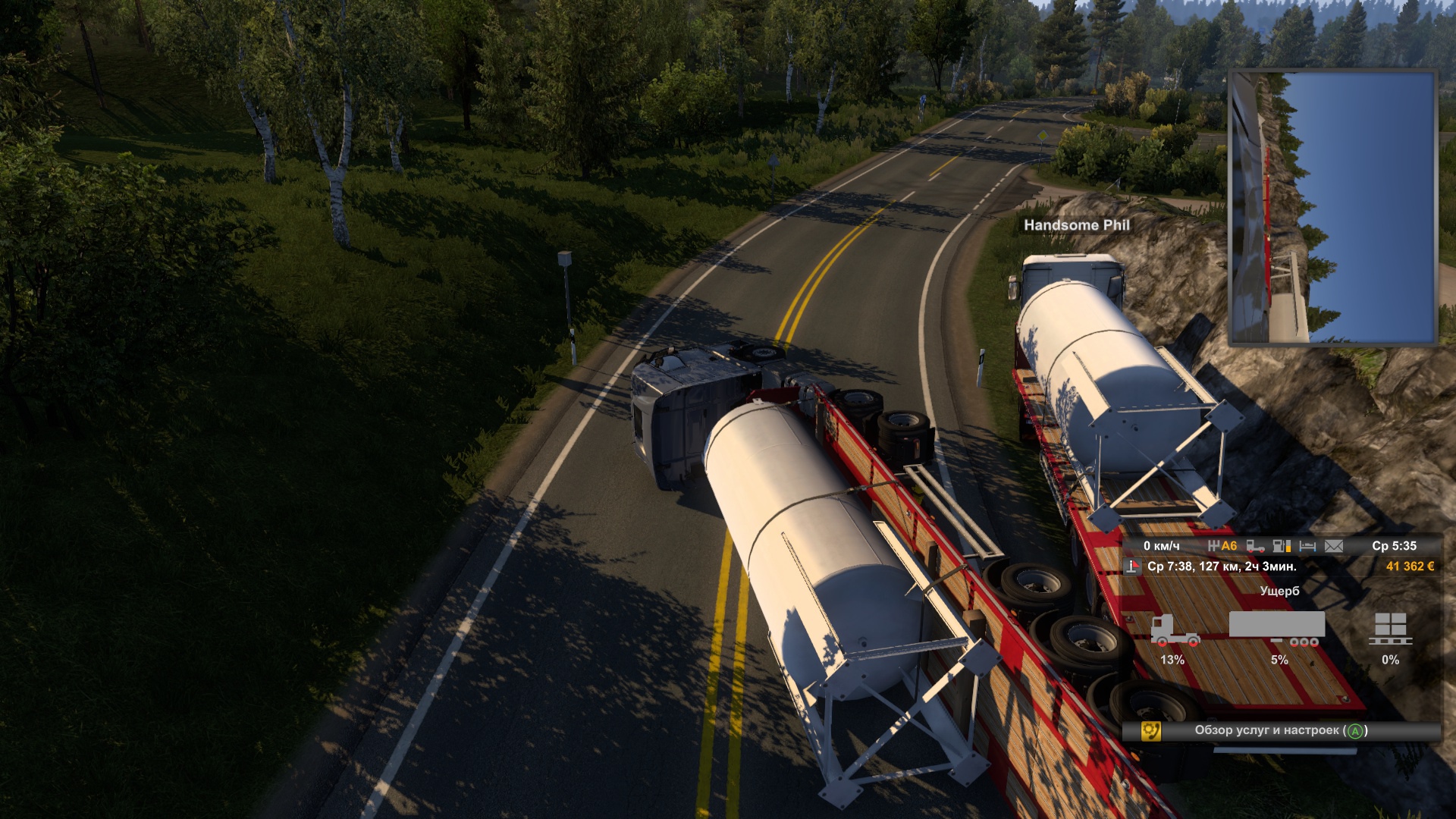Click the small truck status icon
Viewport: 1456px width, 819px height.
pos(1255,546)
